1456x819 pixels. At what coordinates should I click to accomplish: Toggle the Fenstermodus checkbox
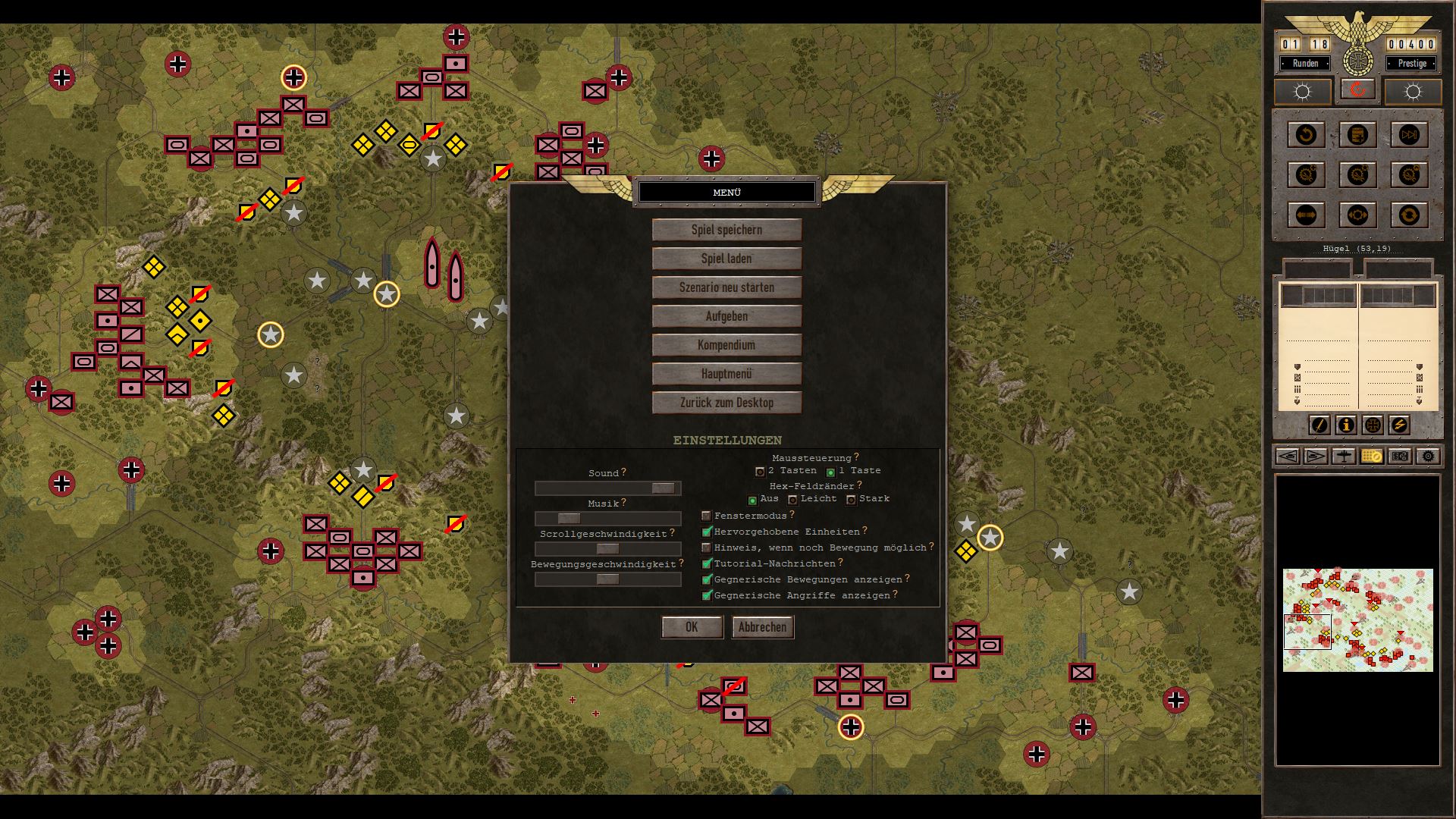[707, 516]
